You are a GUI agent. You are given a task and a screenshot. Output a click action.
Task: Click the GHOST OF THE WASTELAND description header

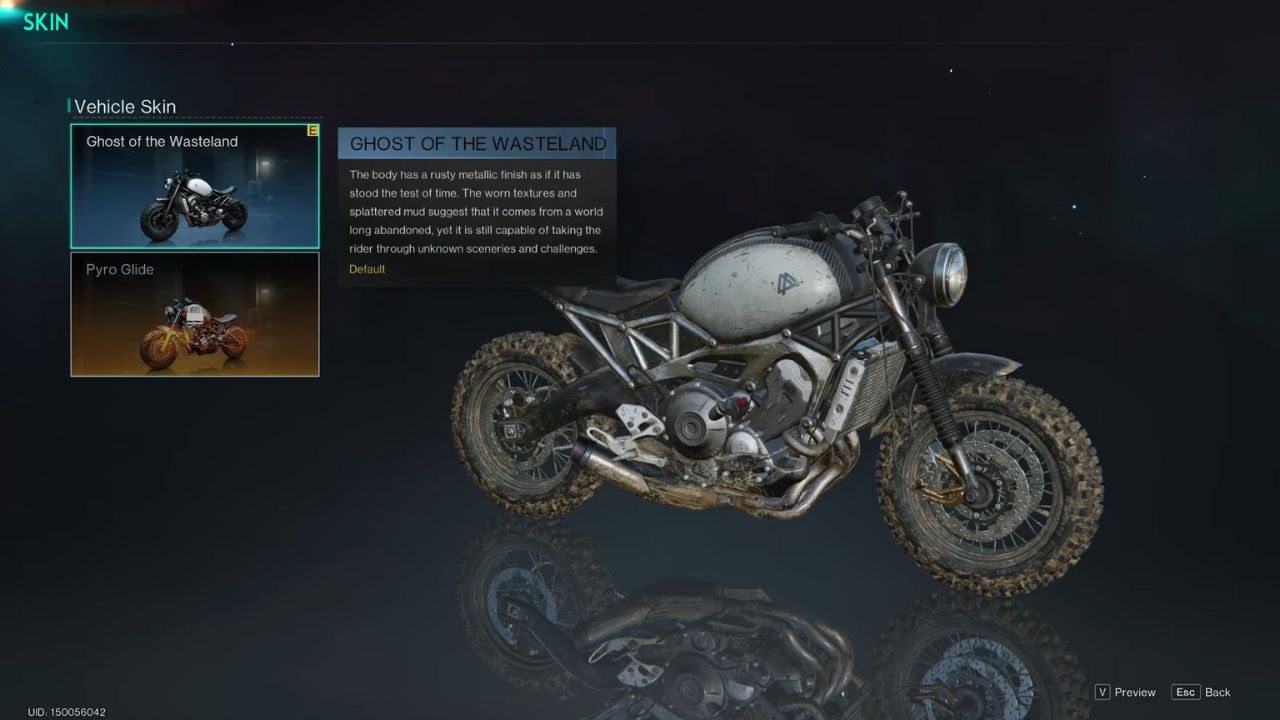click(x=478, y=143)
